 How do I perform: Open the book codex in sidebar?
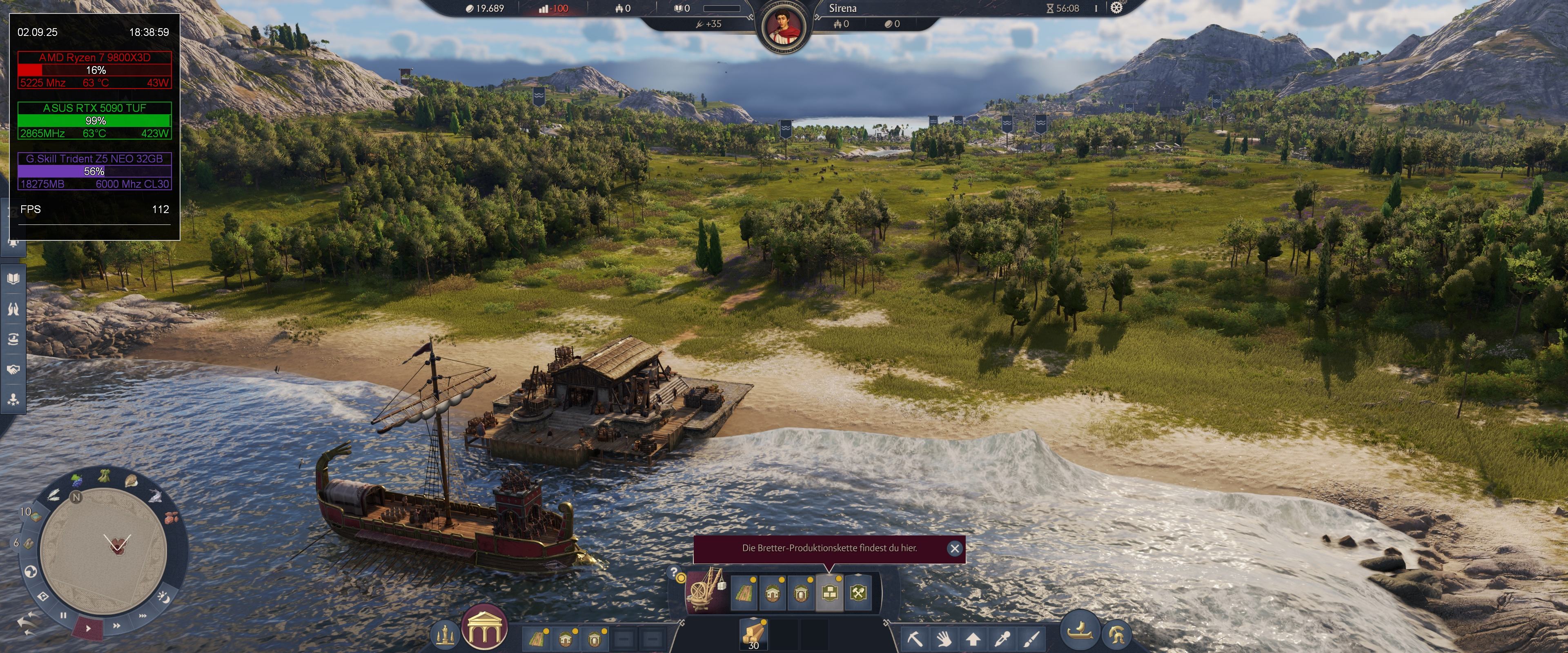[x=13, y=279]
